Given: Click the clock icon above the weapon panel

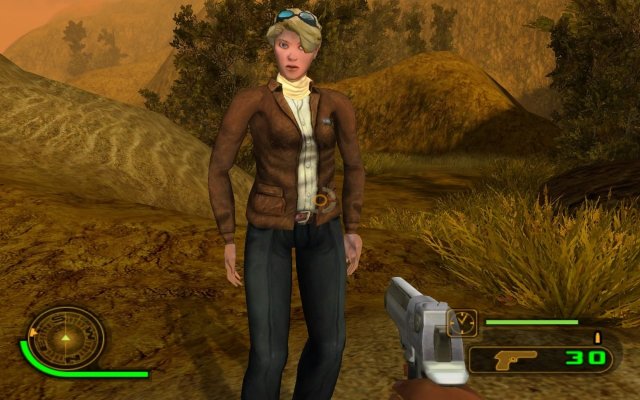Looking at the screenshot, I should 464,323.
